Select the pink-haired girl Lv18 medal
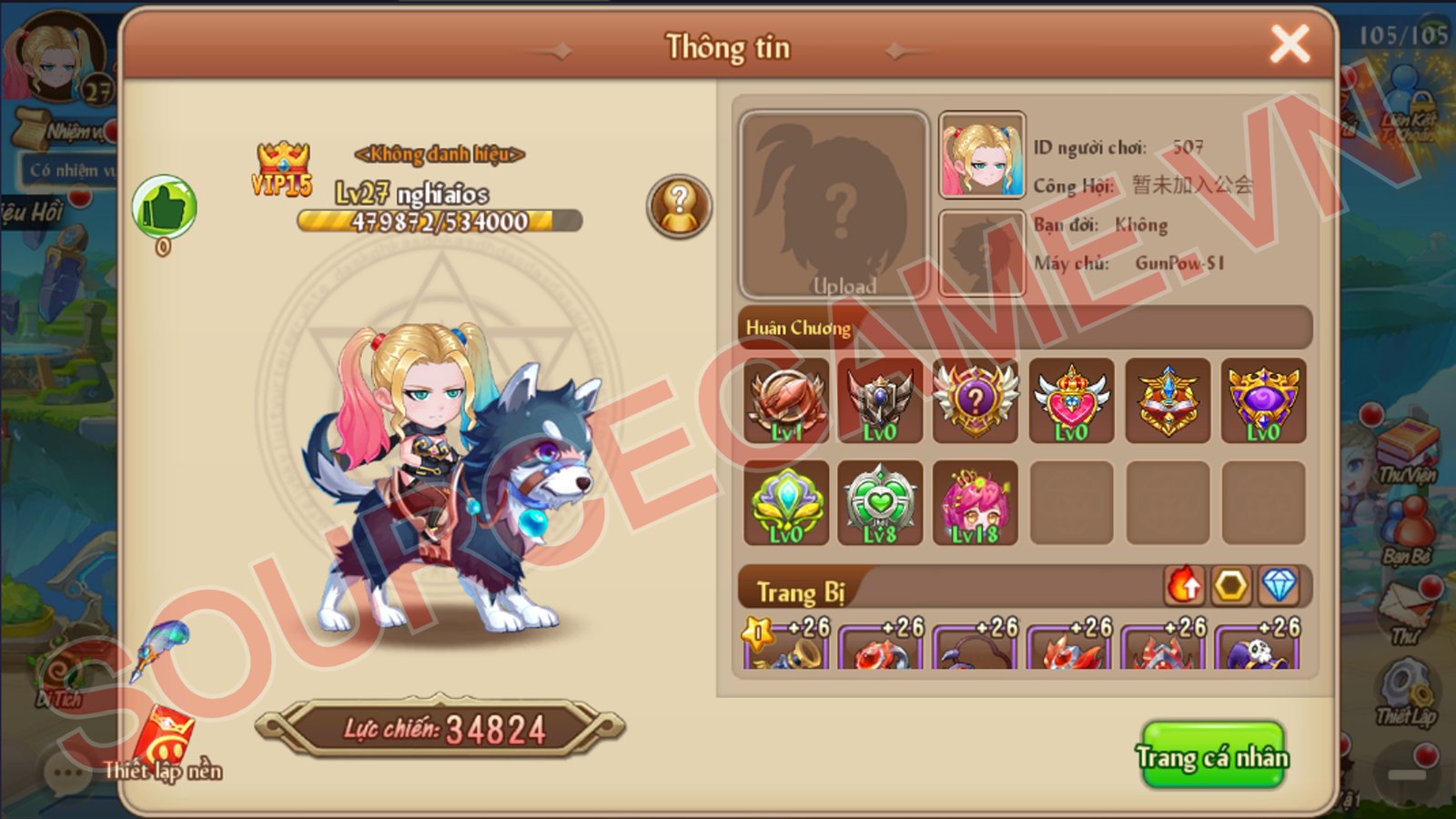Screen dimensions: 1456x819 coord(975,503)
